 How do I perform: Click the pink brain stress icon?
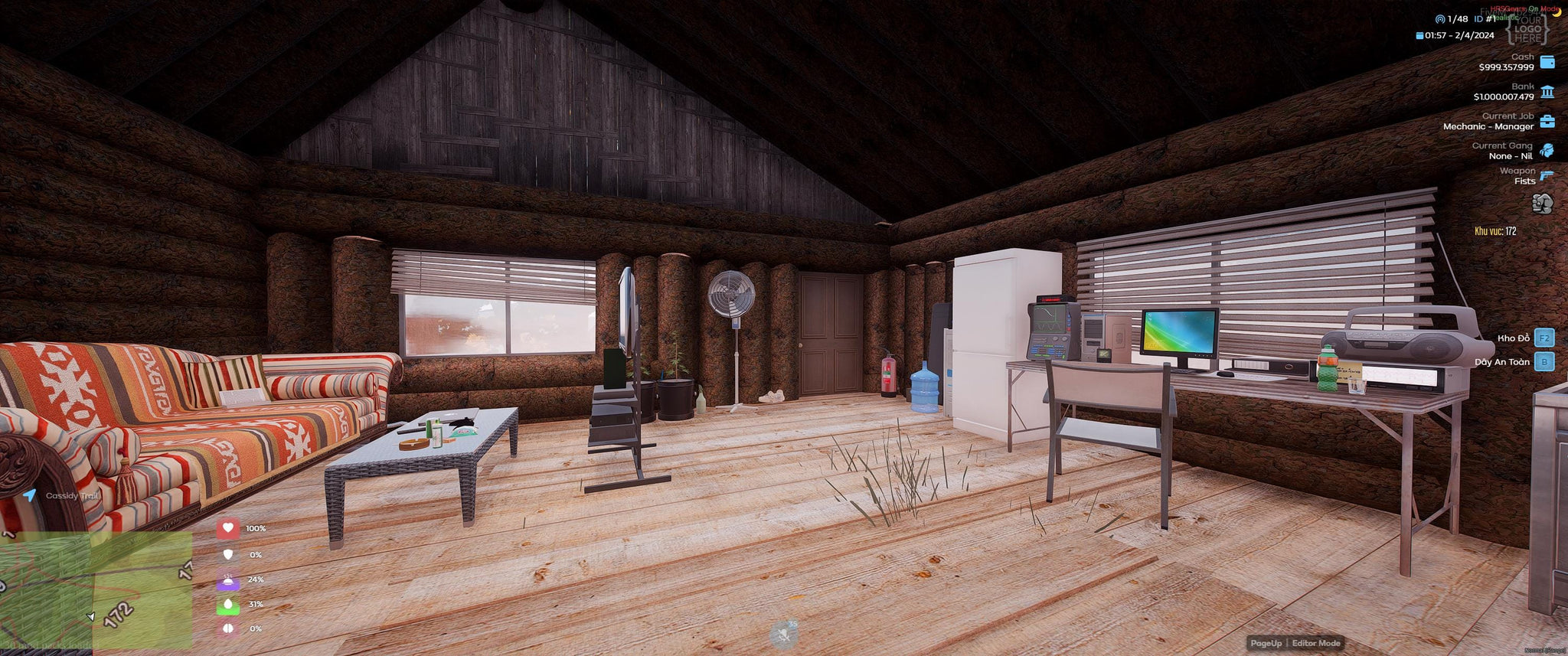(227, 628)
